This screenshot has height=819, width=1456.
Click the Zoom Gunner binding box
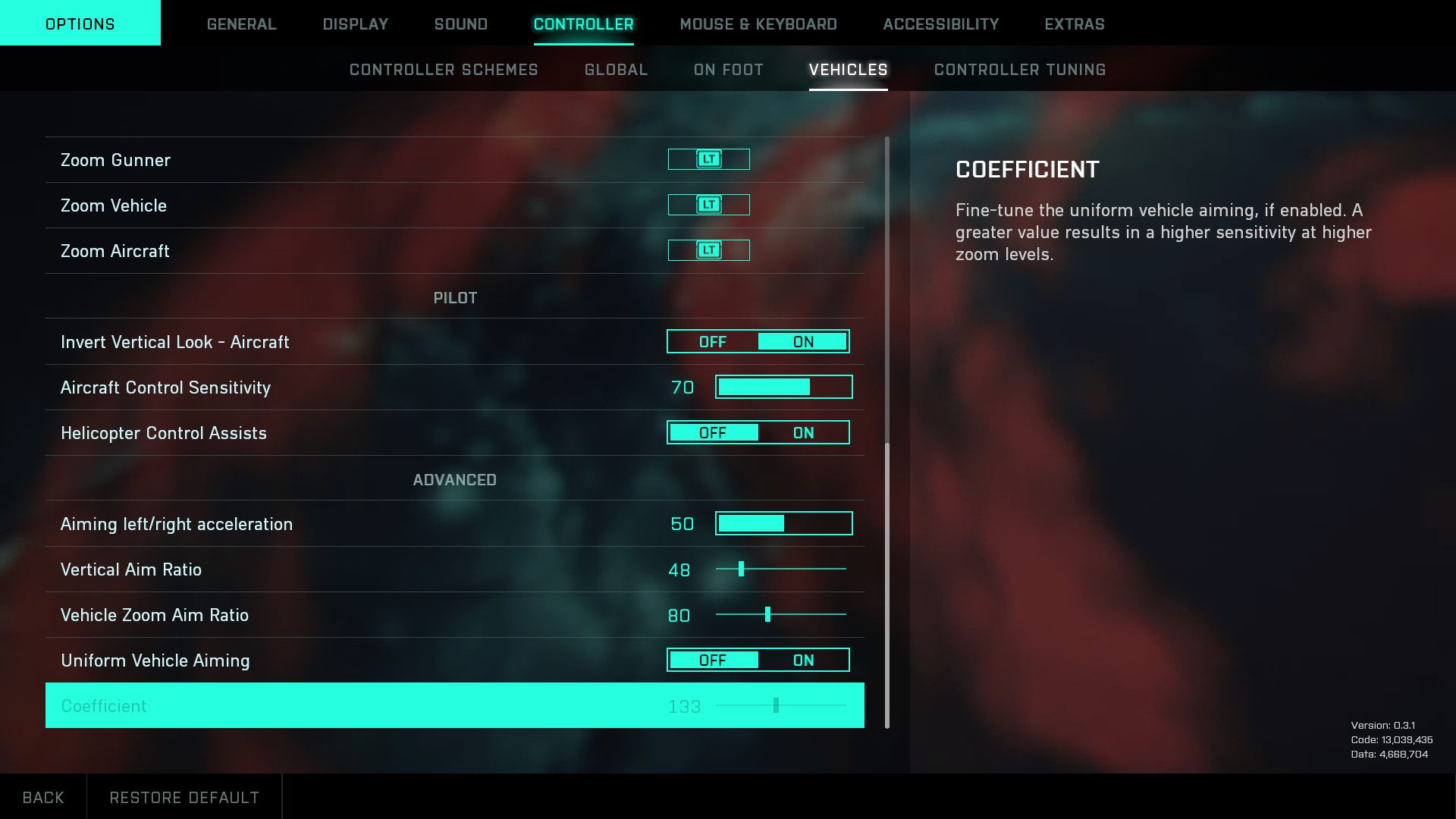(x=708, y=159)
